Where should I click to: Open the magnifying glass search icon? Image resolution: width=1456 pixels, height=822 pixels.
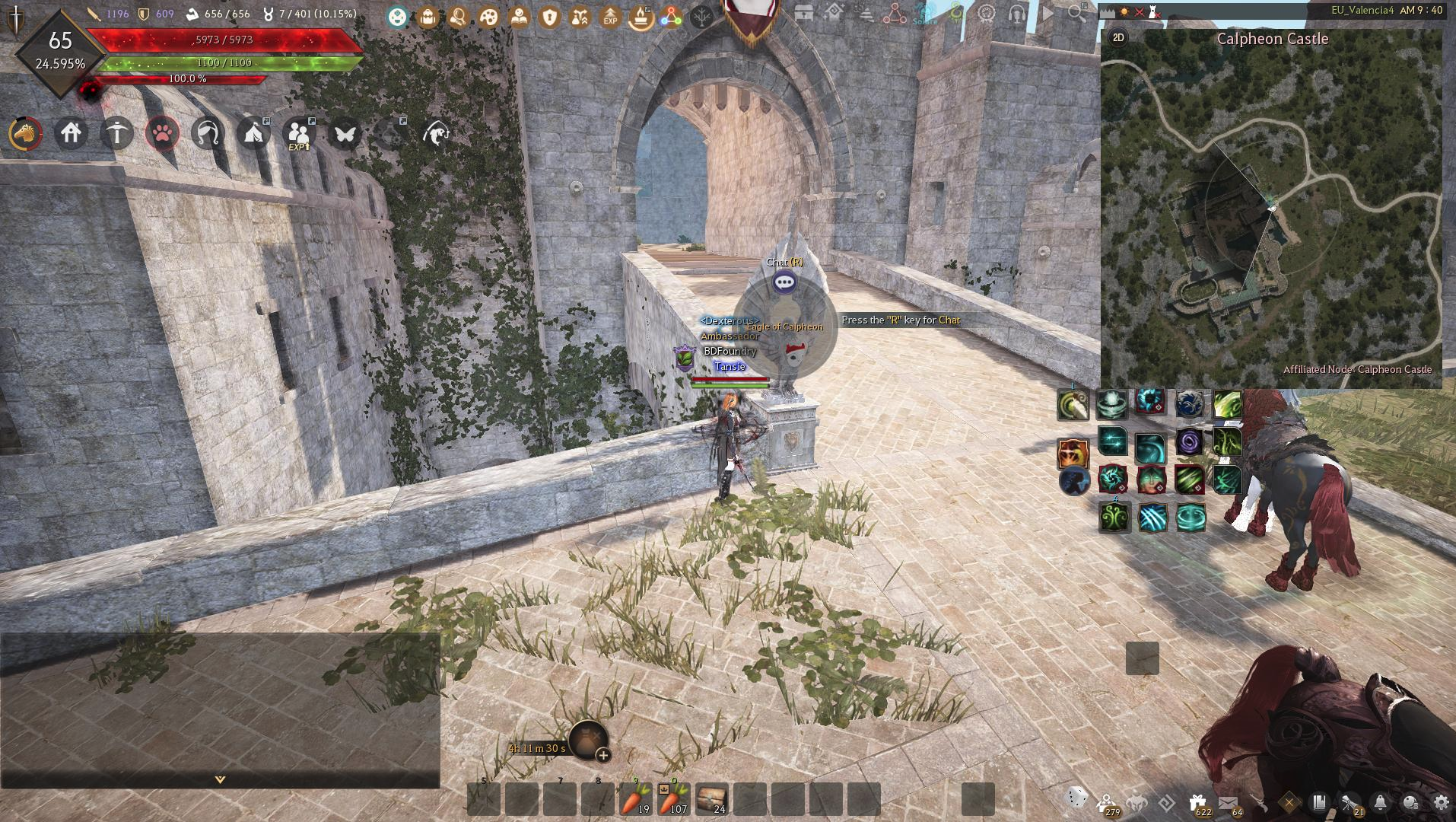1076,13
